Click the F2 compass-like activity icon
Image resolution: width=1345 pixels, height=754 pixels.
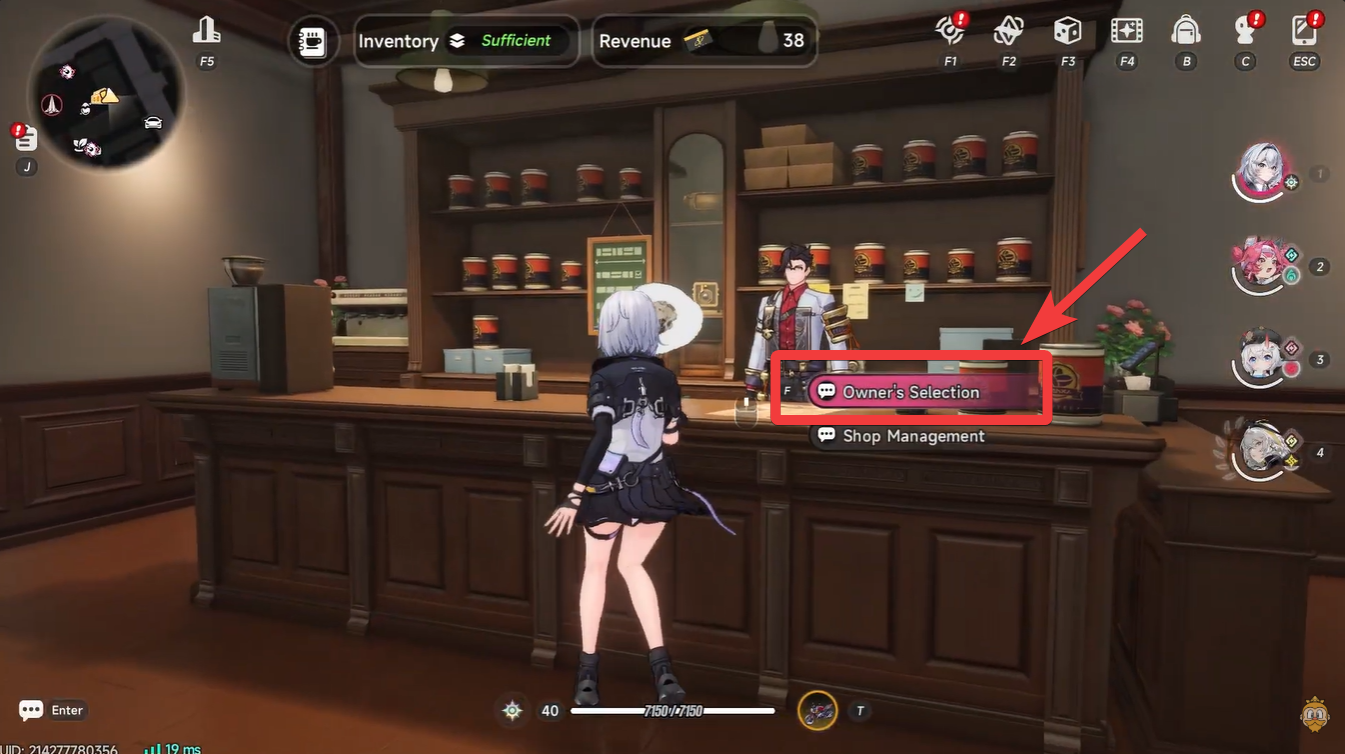click(1009, 33)
